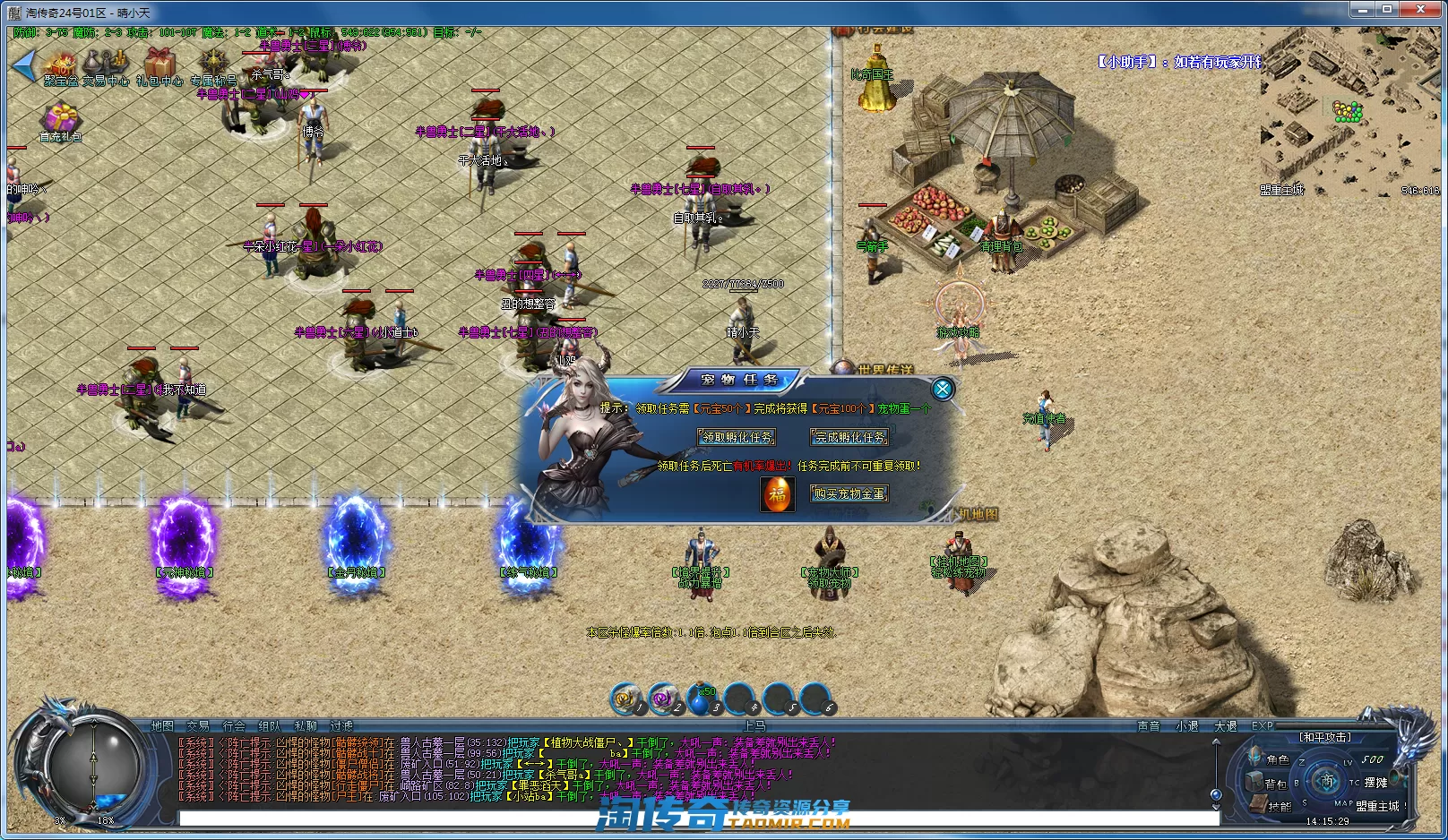Open the 聚宝盆 treasure icon
1448x840 pixels.
click(x=62, y=66)
